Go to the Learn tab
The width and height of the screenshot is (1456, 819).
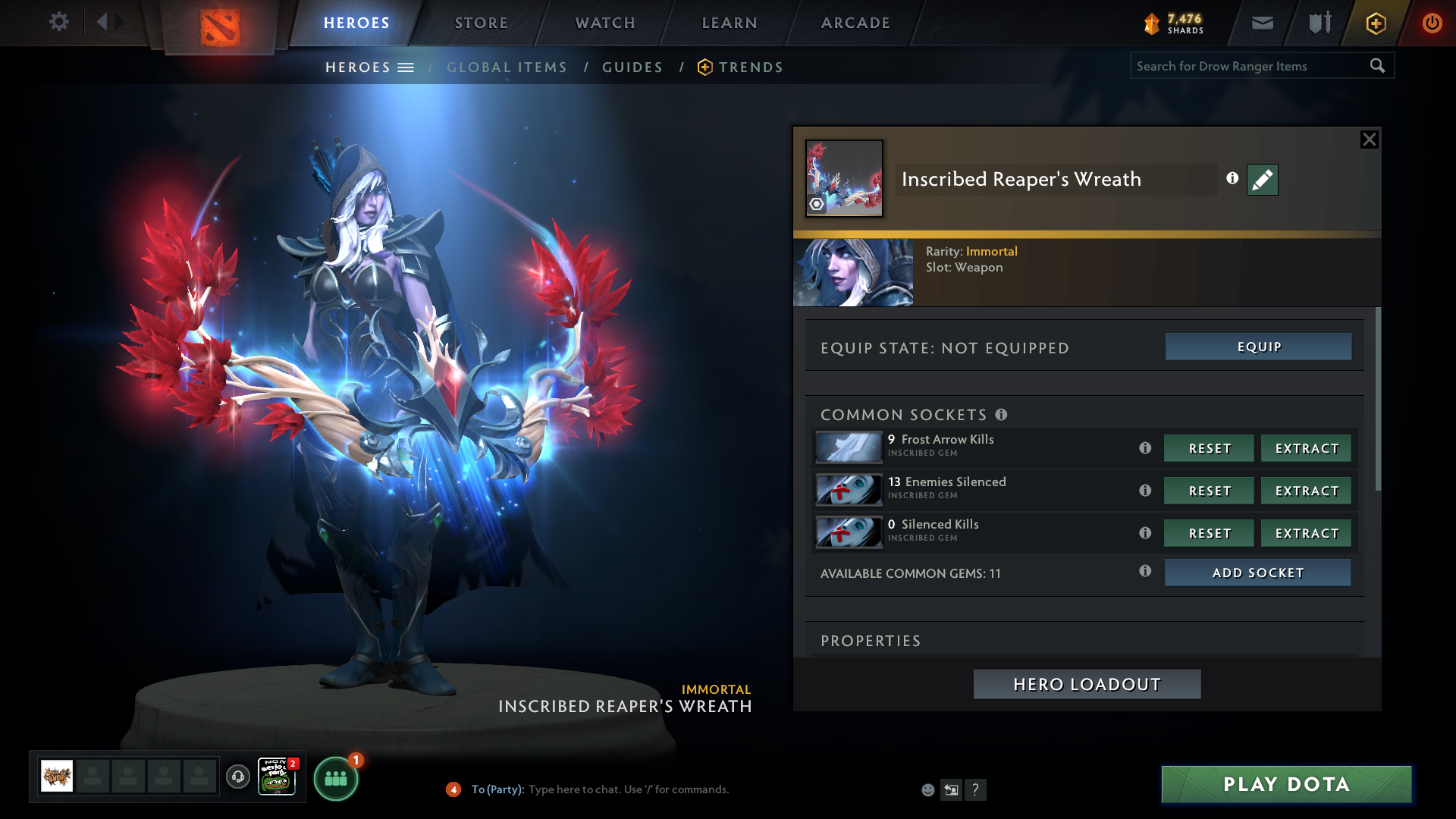pyautogui.click(x=730, y=23)
